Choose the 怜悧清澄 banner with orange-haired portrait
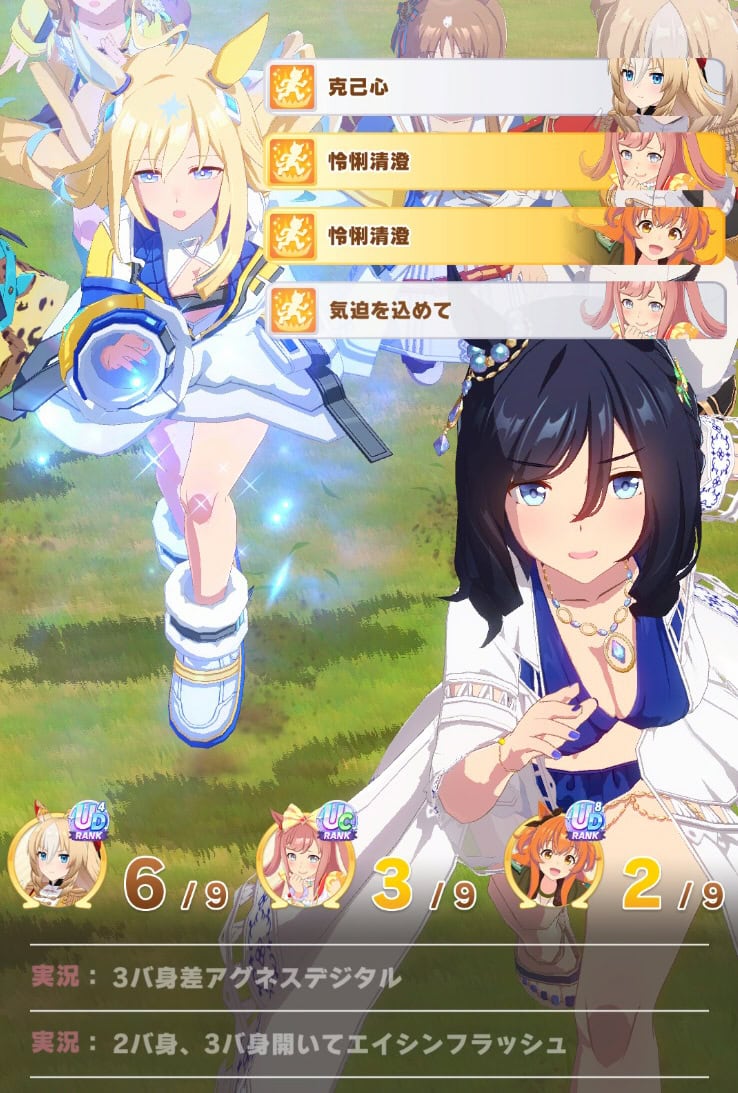Image resolution: width=738 pixels, height=1093 pixels. click(494, 236)
